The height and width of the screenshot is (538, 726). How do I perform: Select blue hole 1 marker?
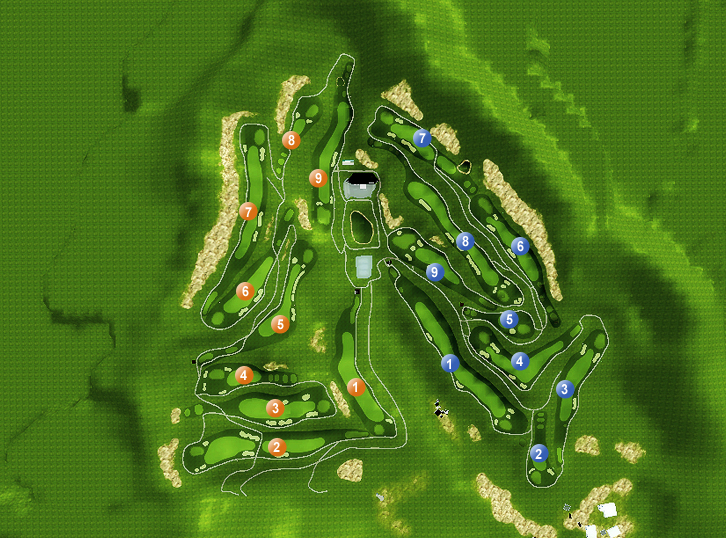pyautogui.click(x=450, y=363)
